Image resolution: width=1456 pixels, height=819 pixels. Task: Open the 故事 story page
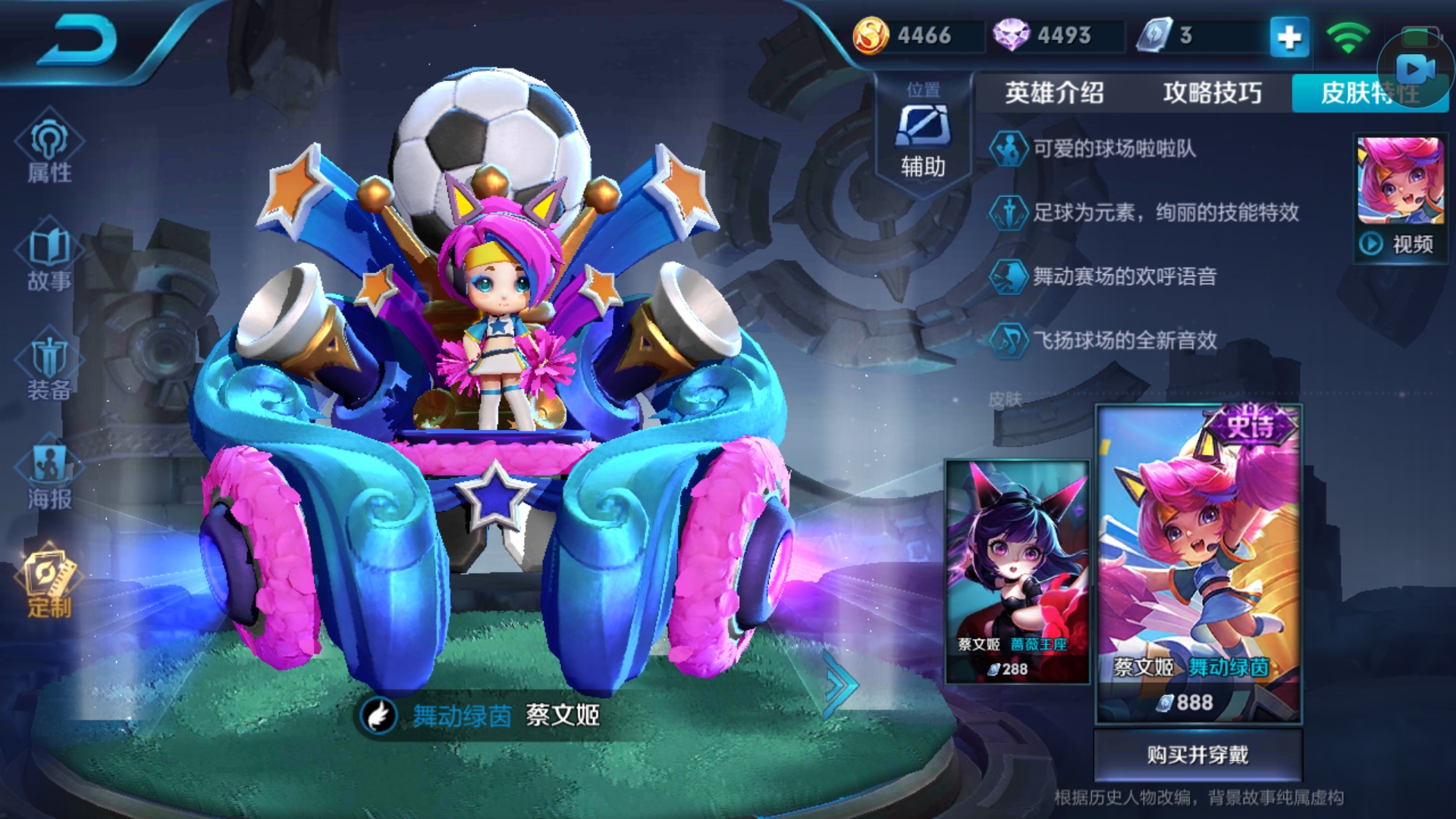(x=49, y=258)
